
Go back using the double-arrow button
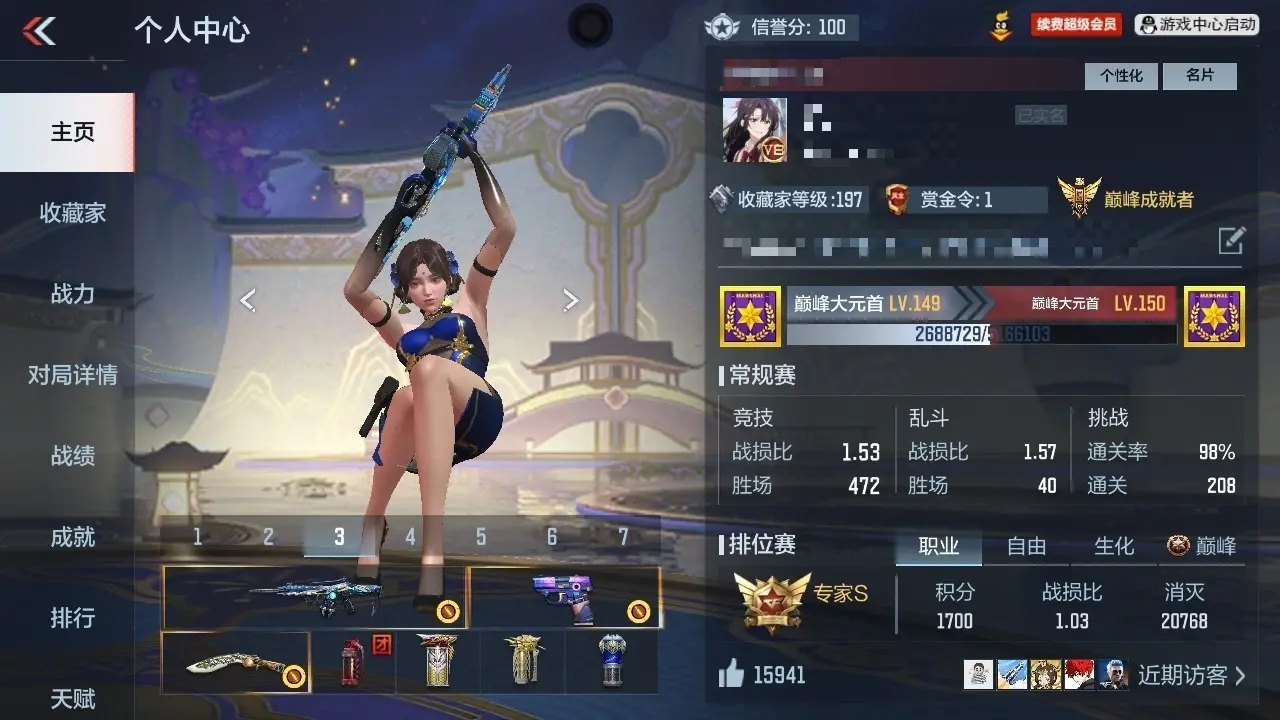pos(40,31)
